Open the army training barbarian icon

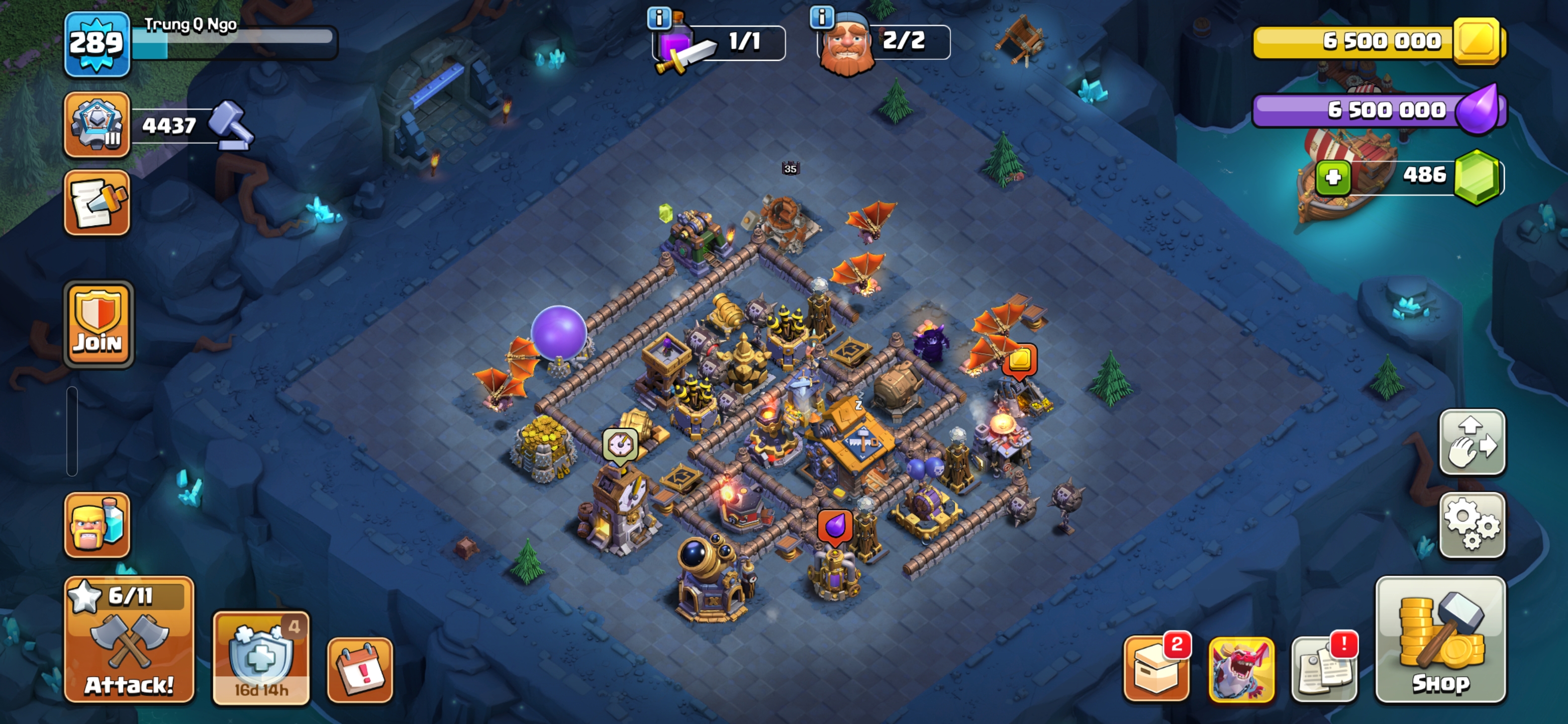point(97,525)
